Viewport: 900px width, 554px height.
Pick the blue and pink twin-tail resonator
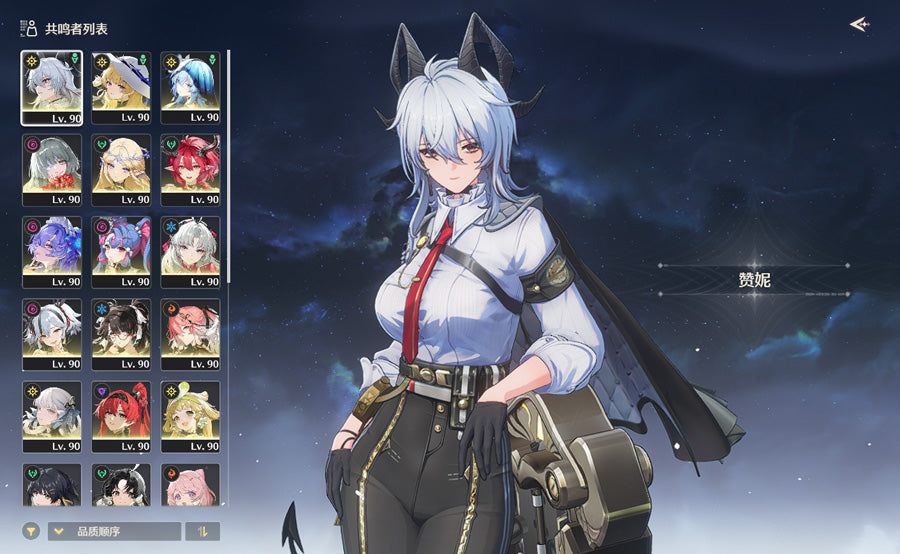coord(121,252)
